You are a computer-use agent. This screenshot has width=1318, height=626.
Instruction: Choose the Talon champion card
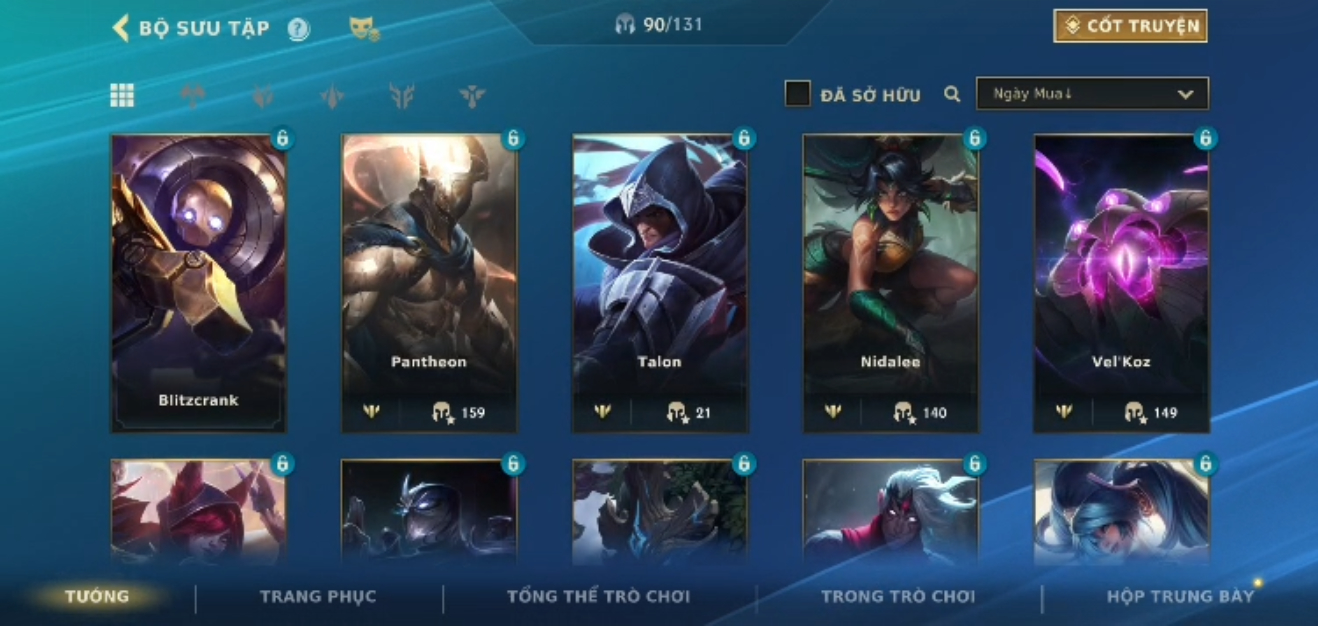tap(659, 283)
